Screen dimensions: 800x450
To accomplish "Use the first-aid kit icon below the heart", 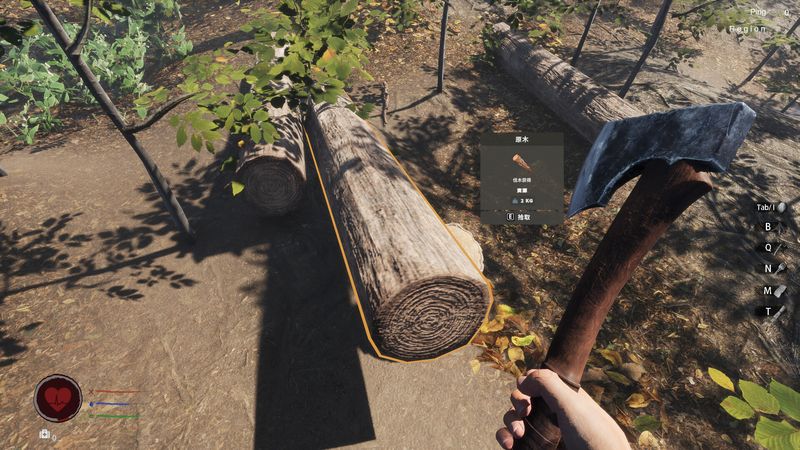I will point(45,434).
